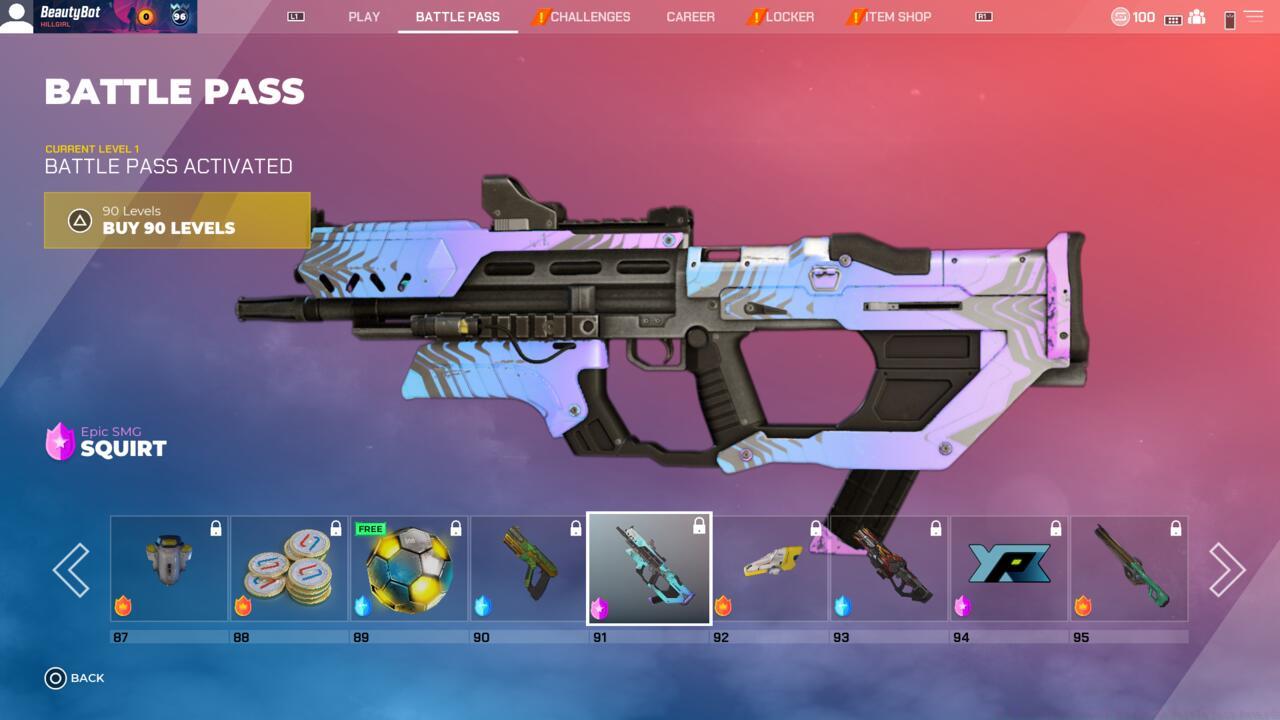Screen dimensions: 1280x720
Task: Show previous battle pass rewards with left arrow
Action: [71, 570]
